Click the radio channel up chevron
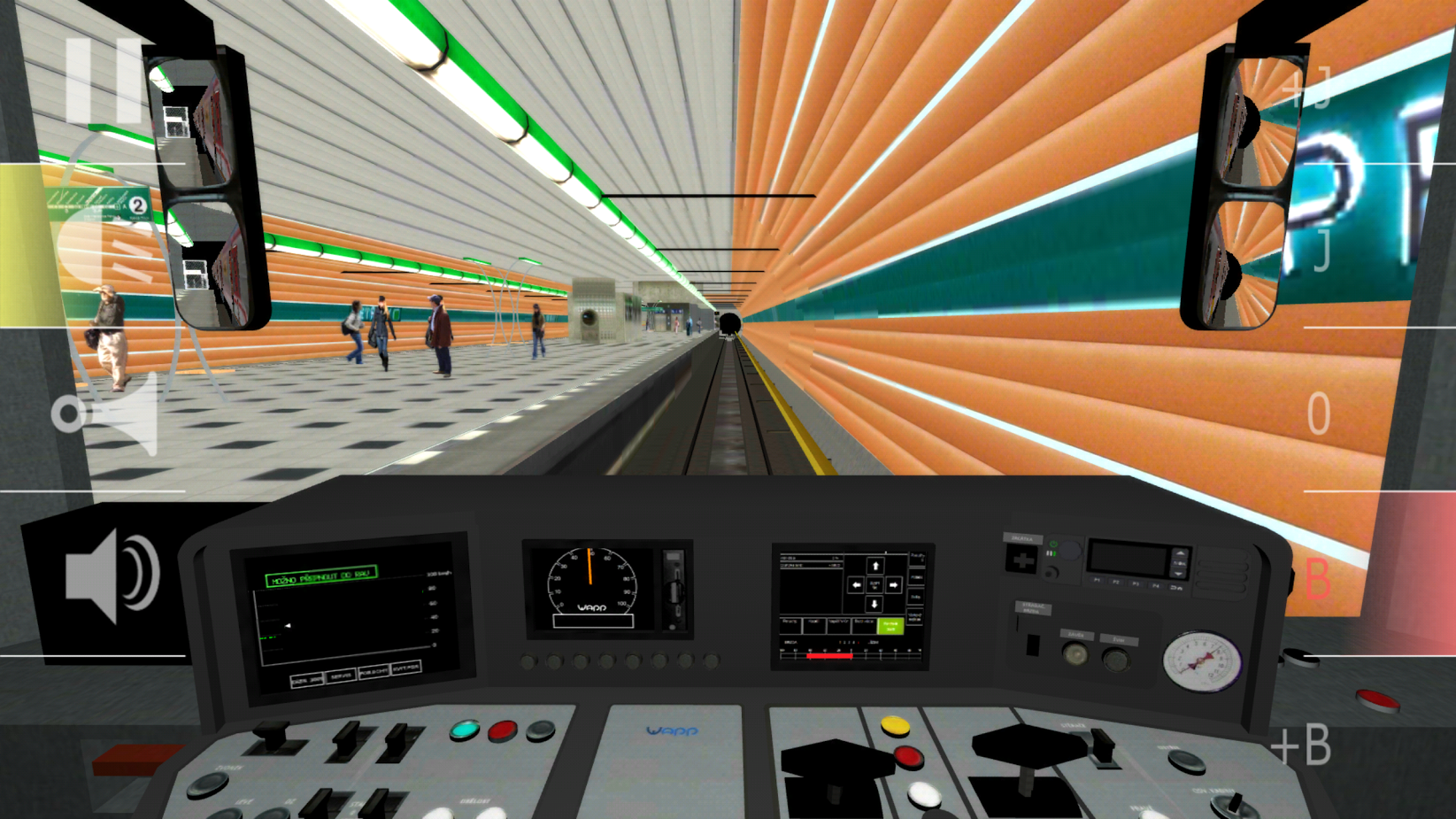 coord(1180,552)
